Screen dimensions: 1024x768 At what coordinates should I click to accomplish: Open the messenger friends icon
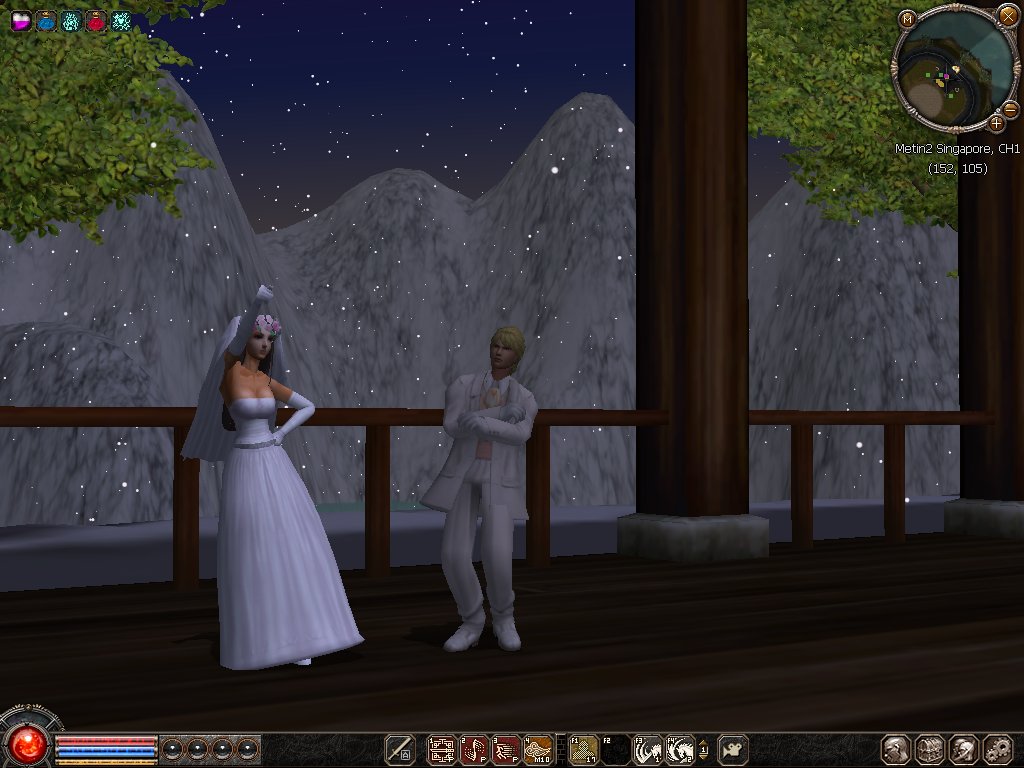click(963, 749)
